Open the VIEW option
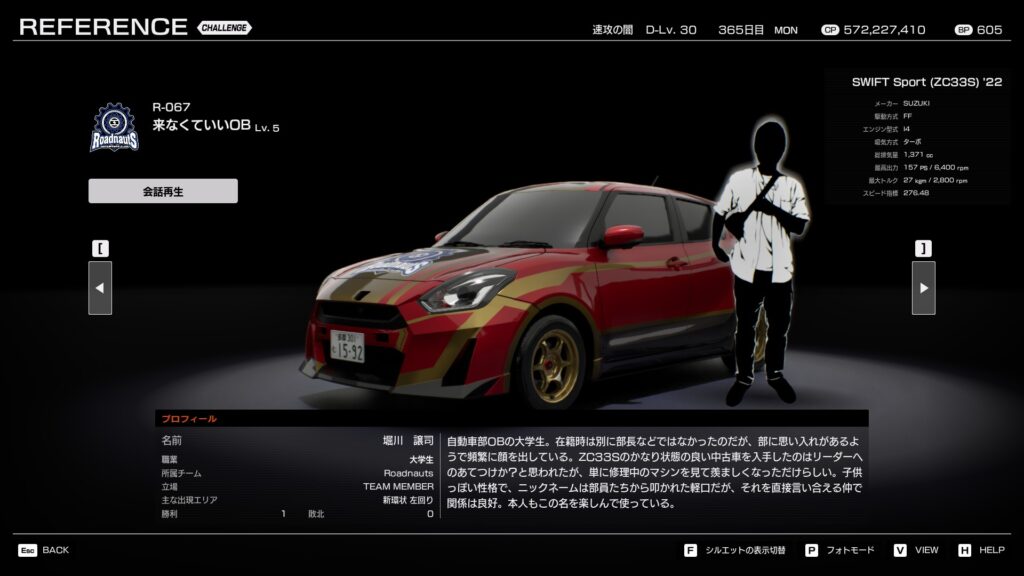The width and height of the screenshot is (1024, 576). coord(916,550)
